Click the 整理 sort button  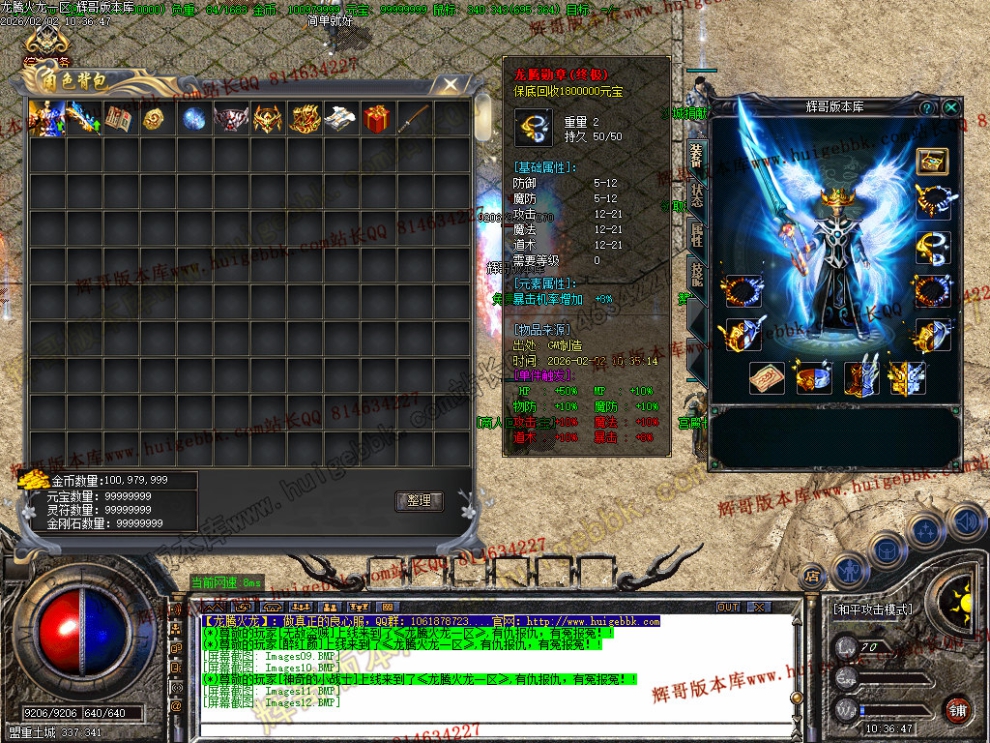(419, 501)
